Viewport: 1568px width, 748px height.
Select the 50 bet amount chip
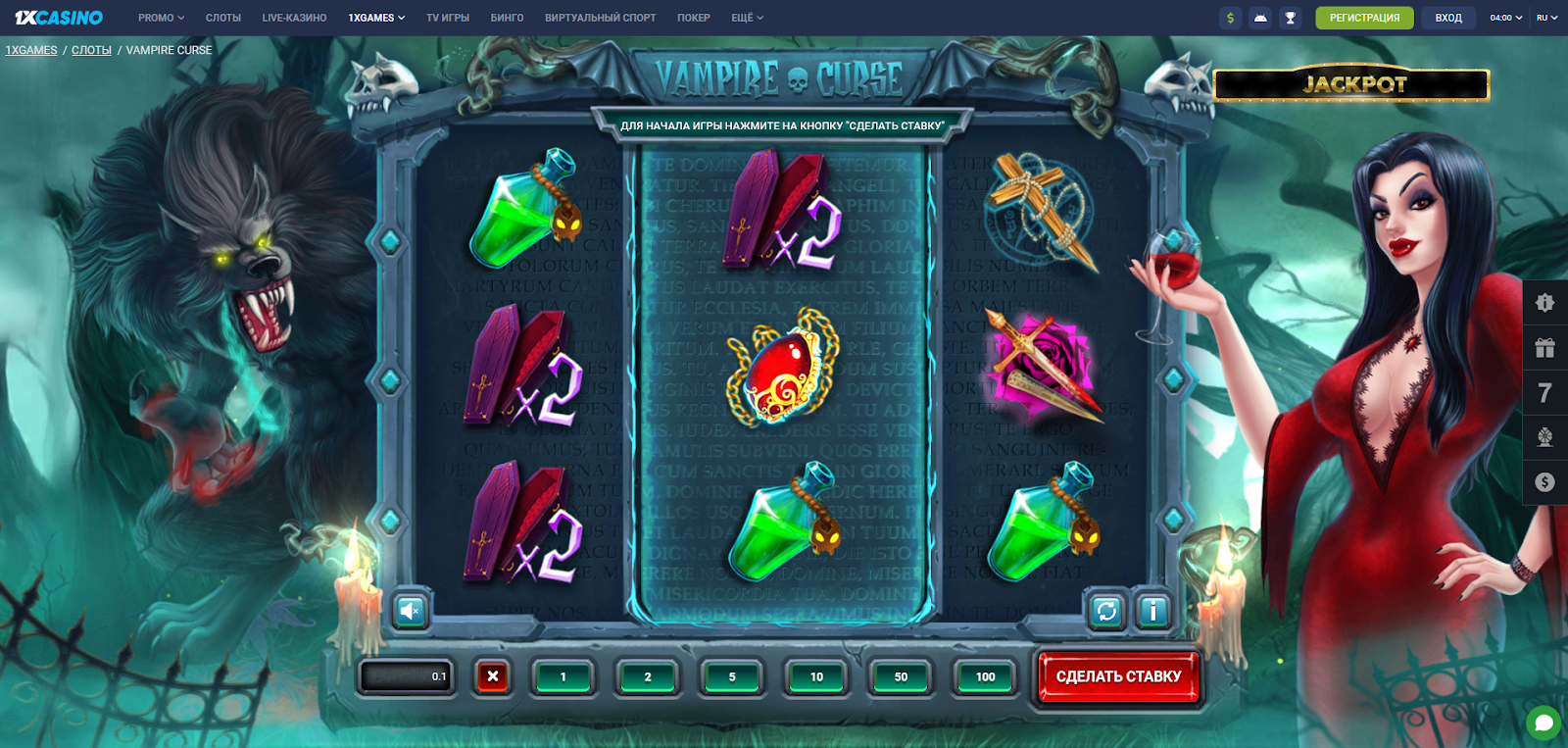point(901,676)
